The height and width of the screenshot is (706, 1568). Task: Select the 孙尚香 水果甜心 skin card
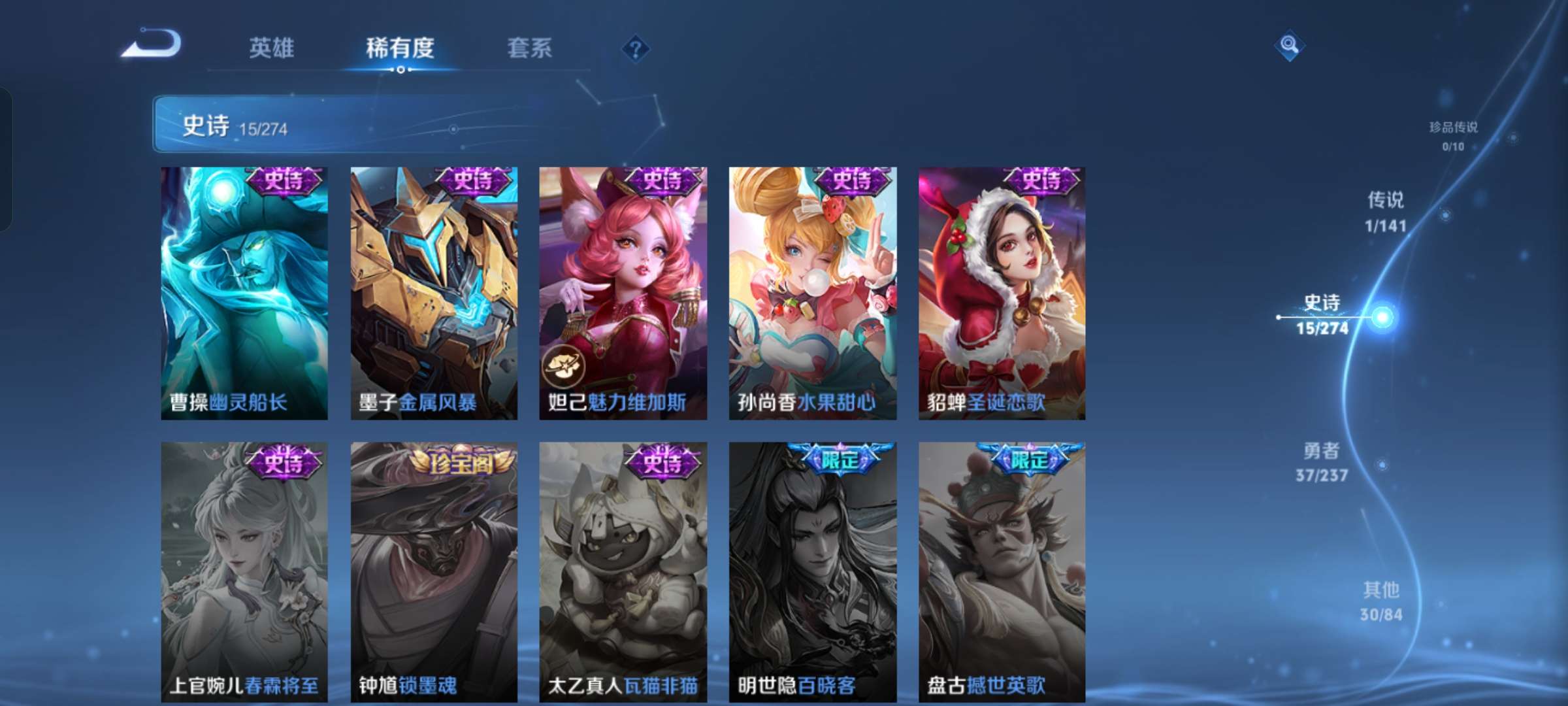click(813, 293)
